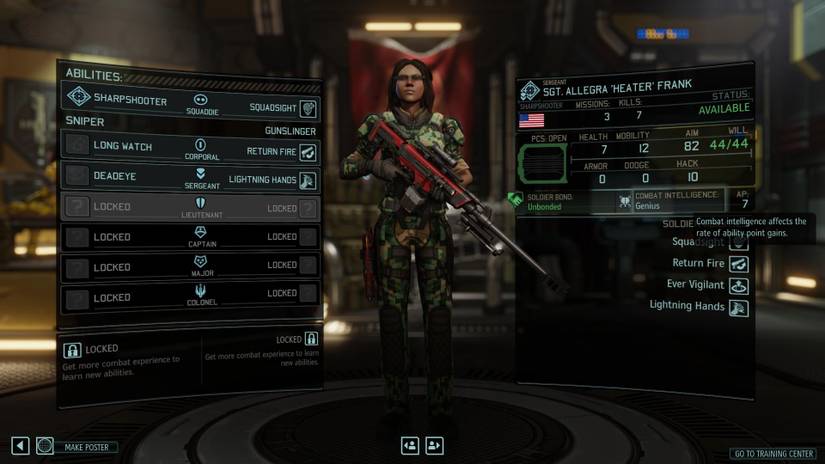Viewport: 825px width, 464px height.
Task: Go to the Training Center
Action: [775, 454]
